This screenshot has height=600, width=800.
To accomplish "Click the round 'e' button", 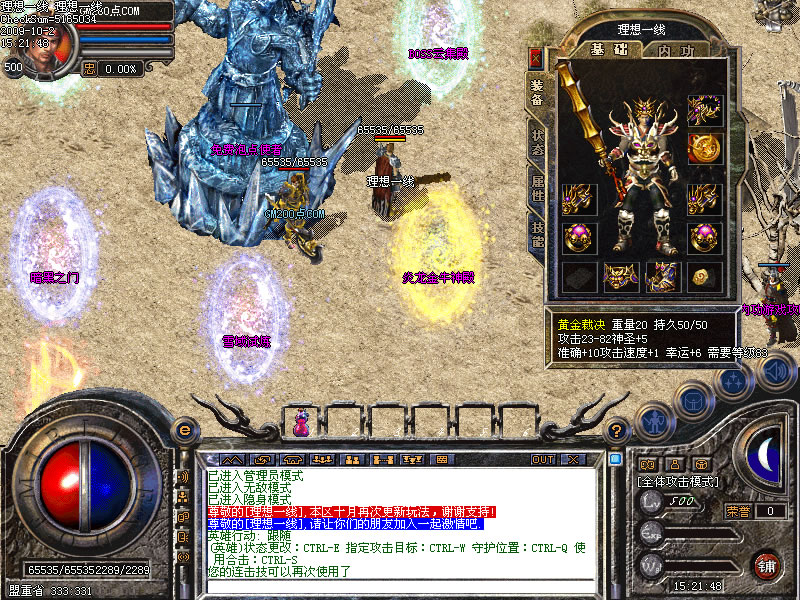I will (x=183, y=430).
